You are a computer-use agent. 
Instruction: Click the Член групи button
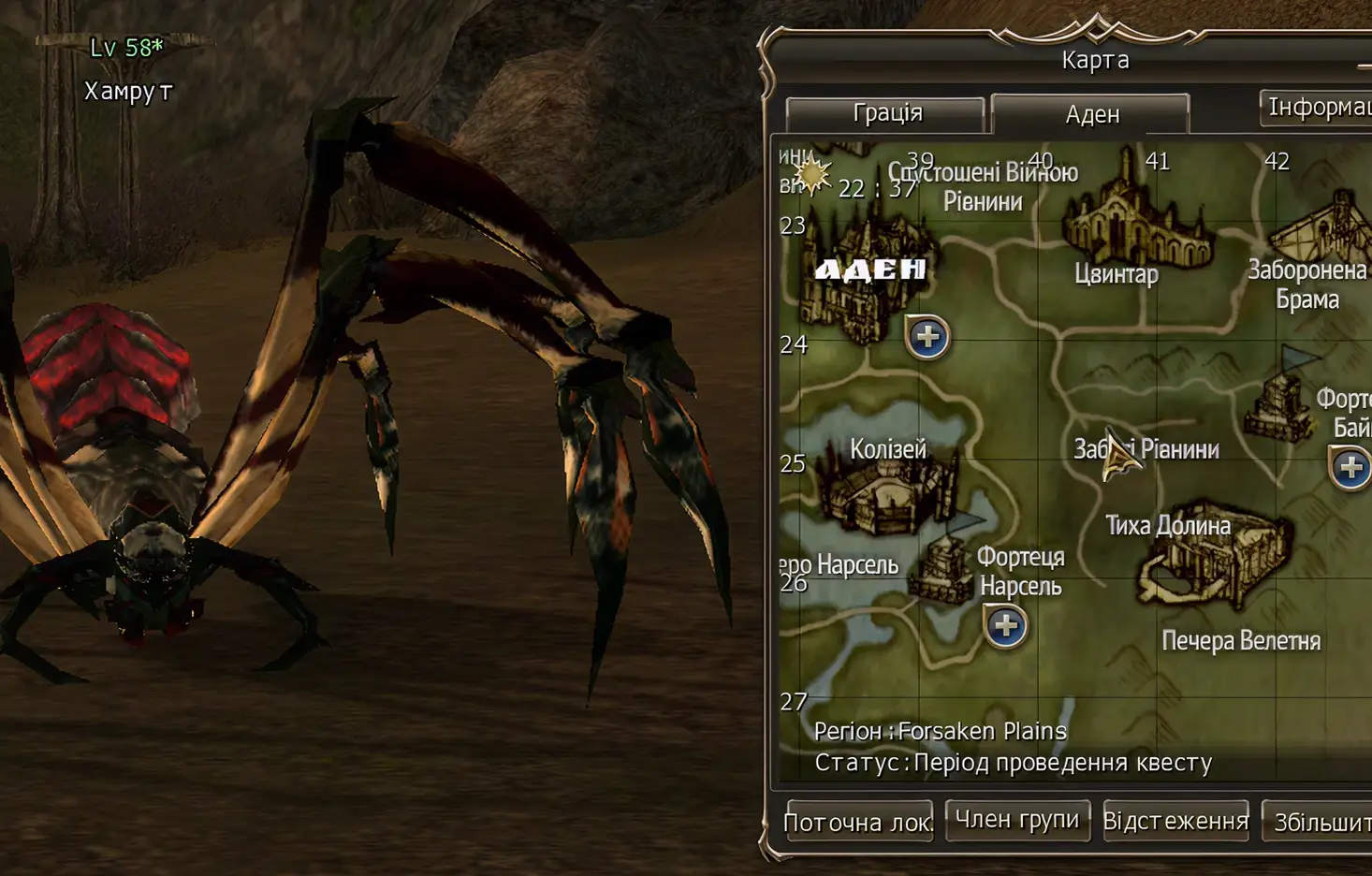click(x=1016, y=820)
